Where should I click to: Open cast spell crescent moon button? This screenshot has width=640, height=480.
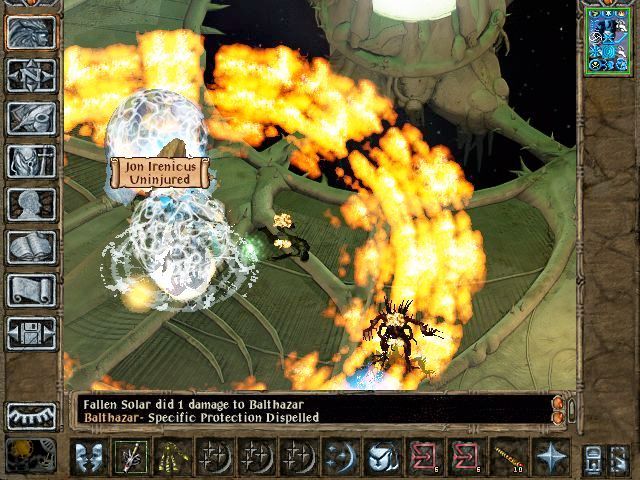tap(342, 457)
